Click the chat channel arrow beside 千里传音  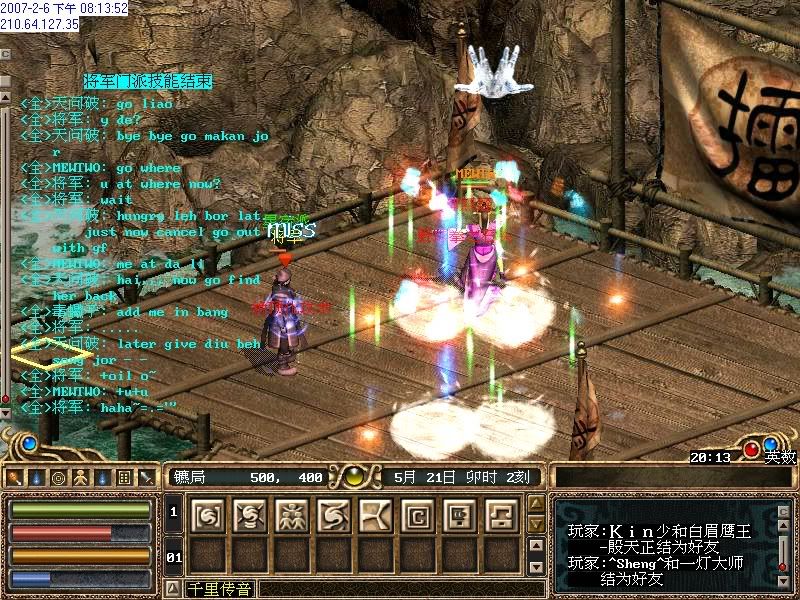(x=172, y=588)
